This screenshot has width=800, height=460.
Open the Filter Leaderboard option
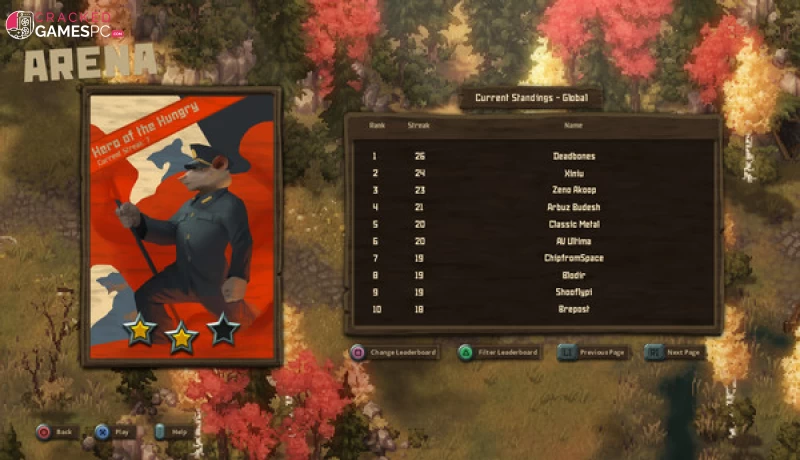pyautogui.click(x=499, y=353)
